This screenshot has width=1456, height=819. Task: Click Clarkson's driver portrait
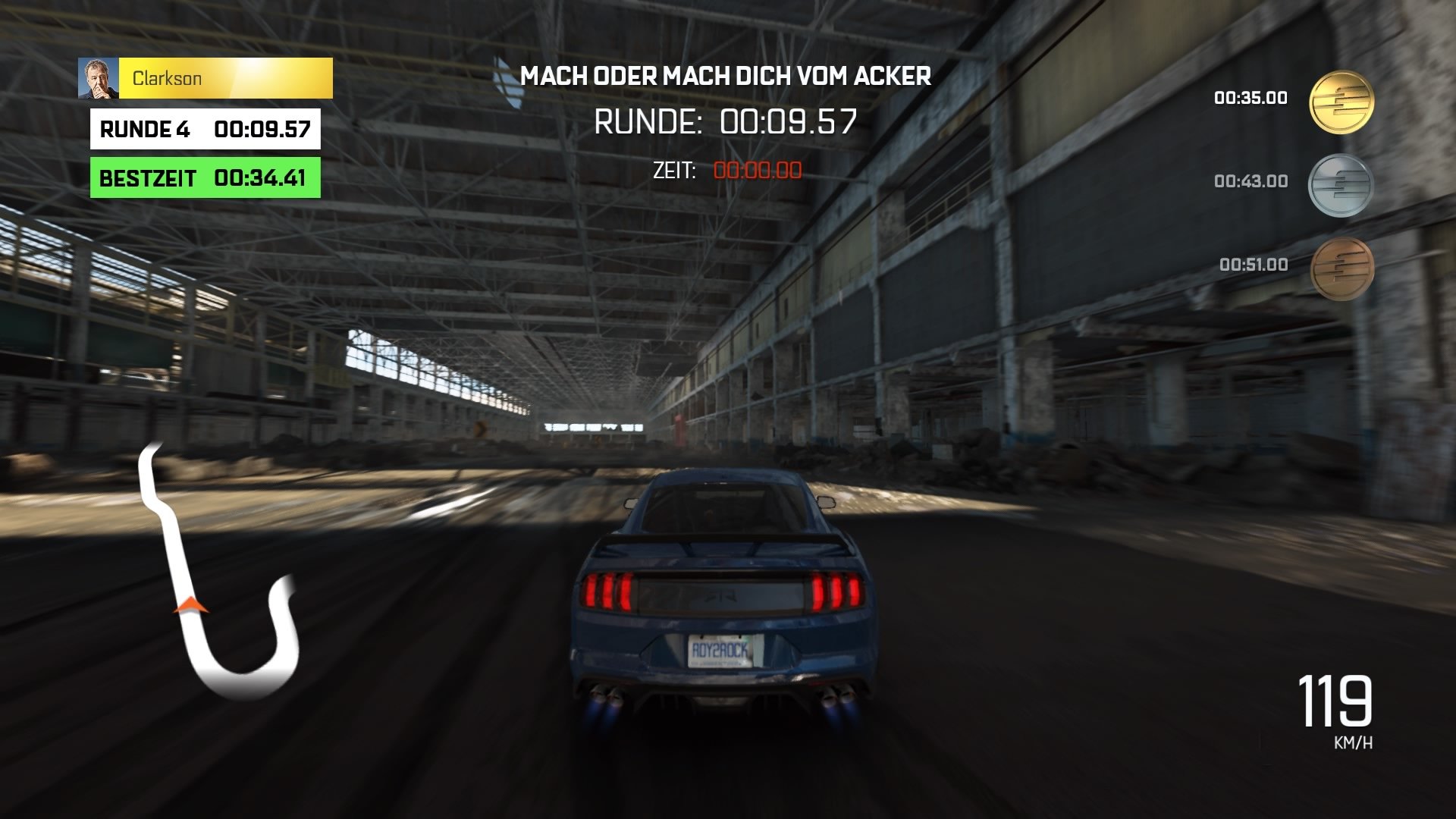[99, 77]
